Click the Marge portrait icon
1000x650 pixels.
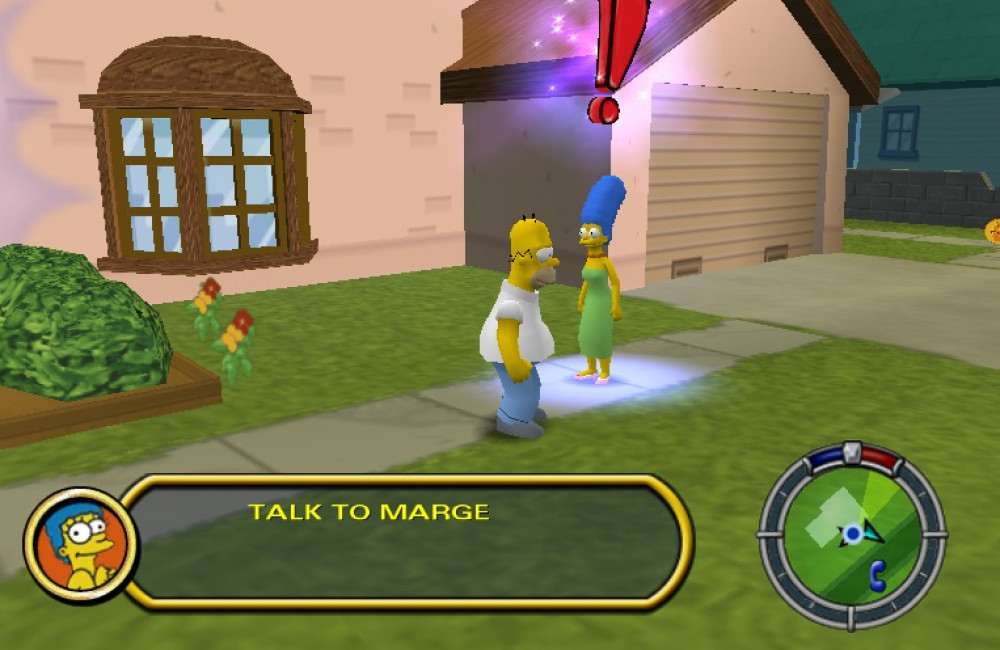(x=81, y=546)
